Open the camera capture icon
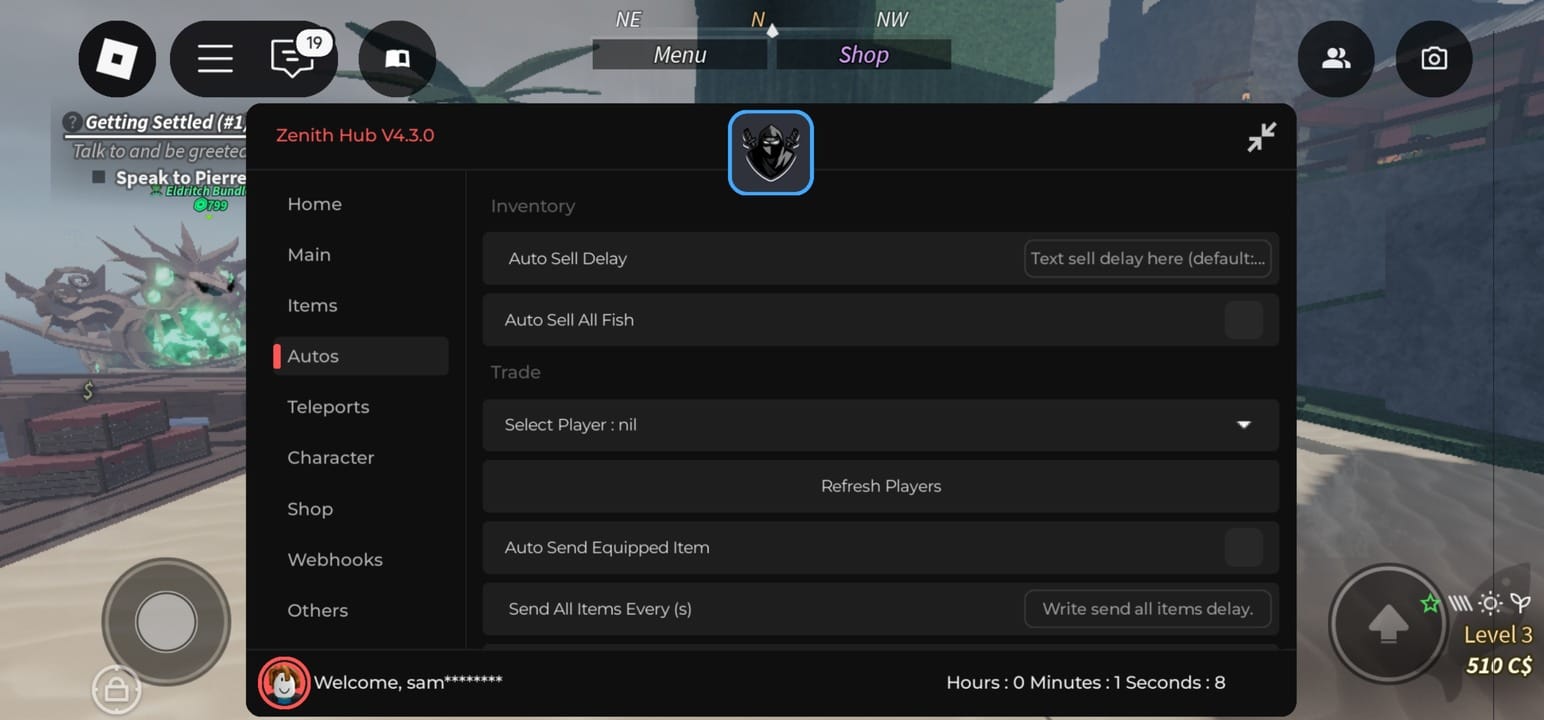 pyautogui.click(x=1434, y=59)
